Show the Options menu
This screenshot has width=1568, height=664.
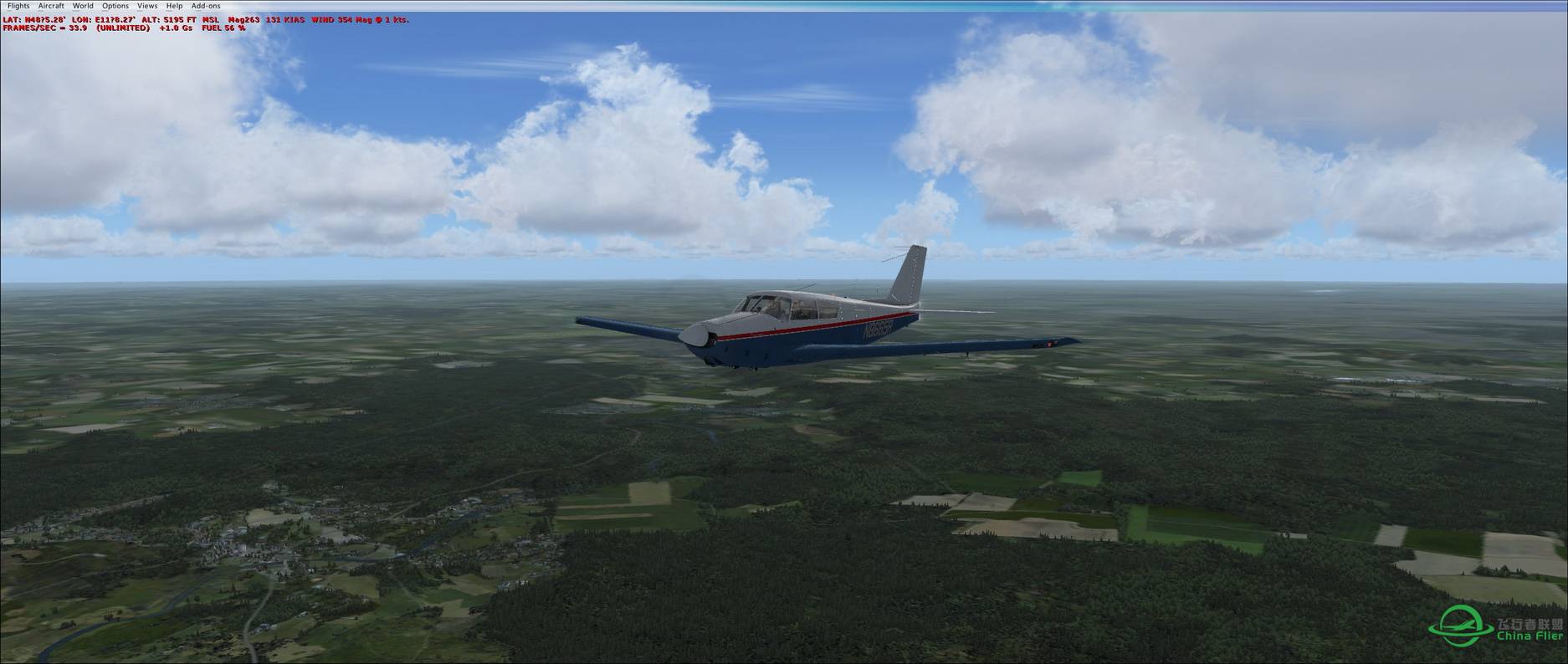point(115,6)
